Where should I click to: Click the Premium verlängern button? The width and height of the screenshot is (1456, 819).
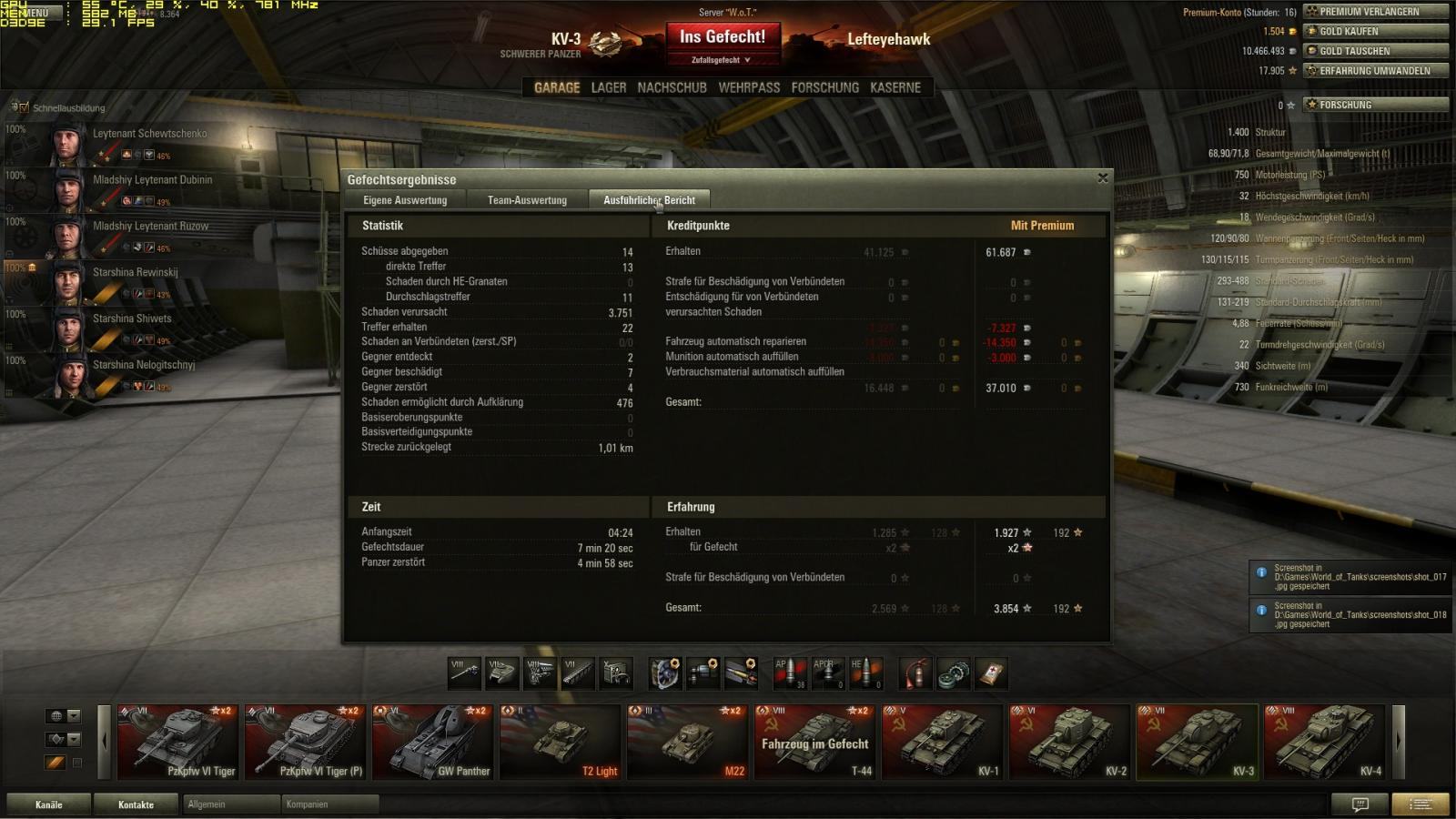(1375, 12)
